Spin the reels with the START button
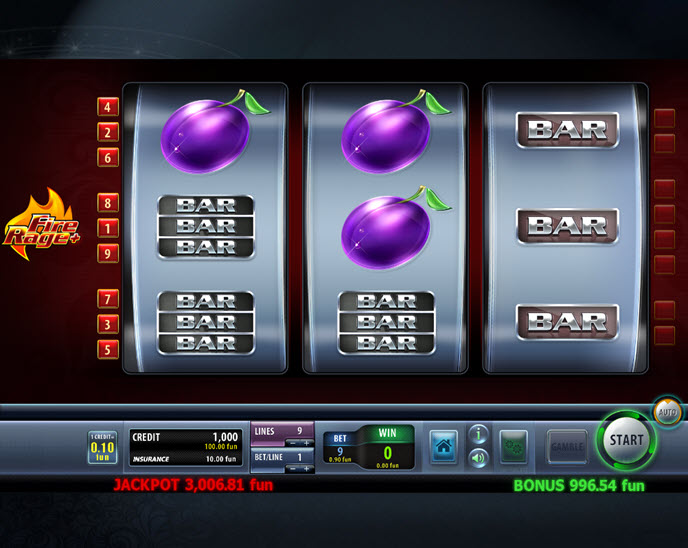This screenshot has width=688, height=548. click(627, 439)
